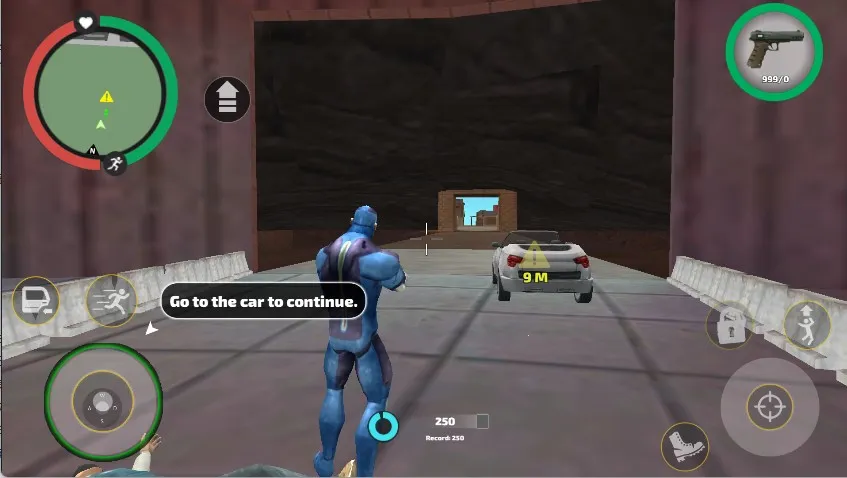Screen dimensions: 847x478
Task: Tap the movement joystick center
Action: pyautogui.click(x=103, y=402)
